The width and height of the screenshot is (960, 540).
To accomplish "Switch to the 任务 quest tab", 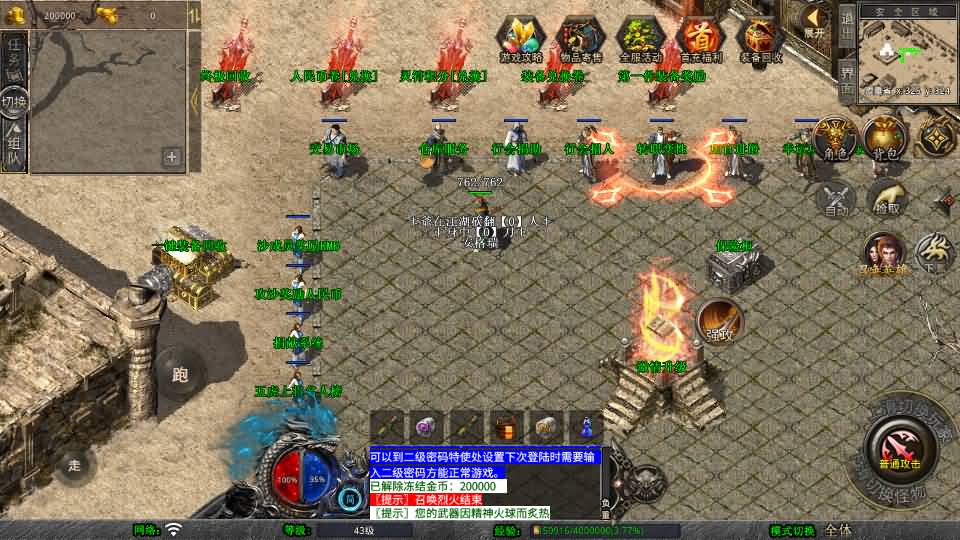I will (x=14, y=56).
